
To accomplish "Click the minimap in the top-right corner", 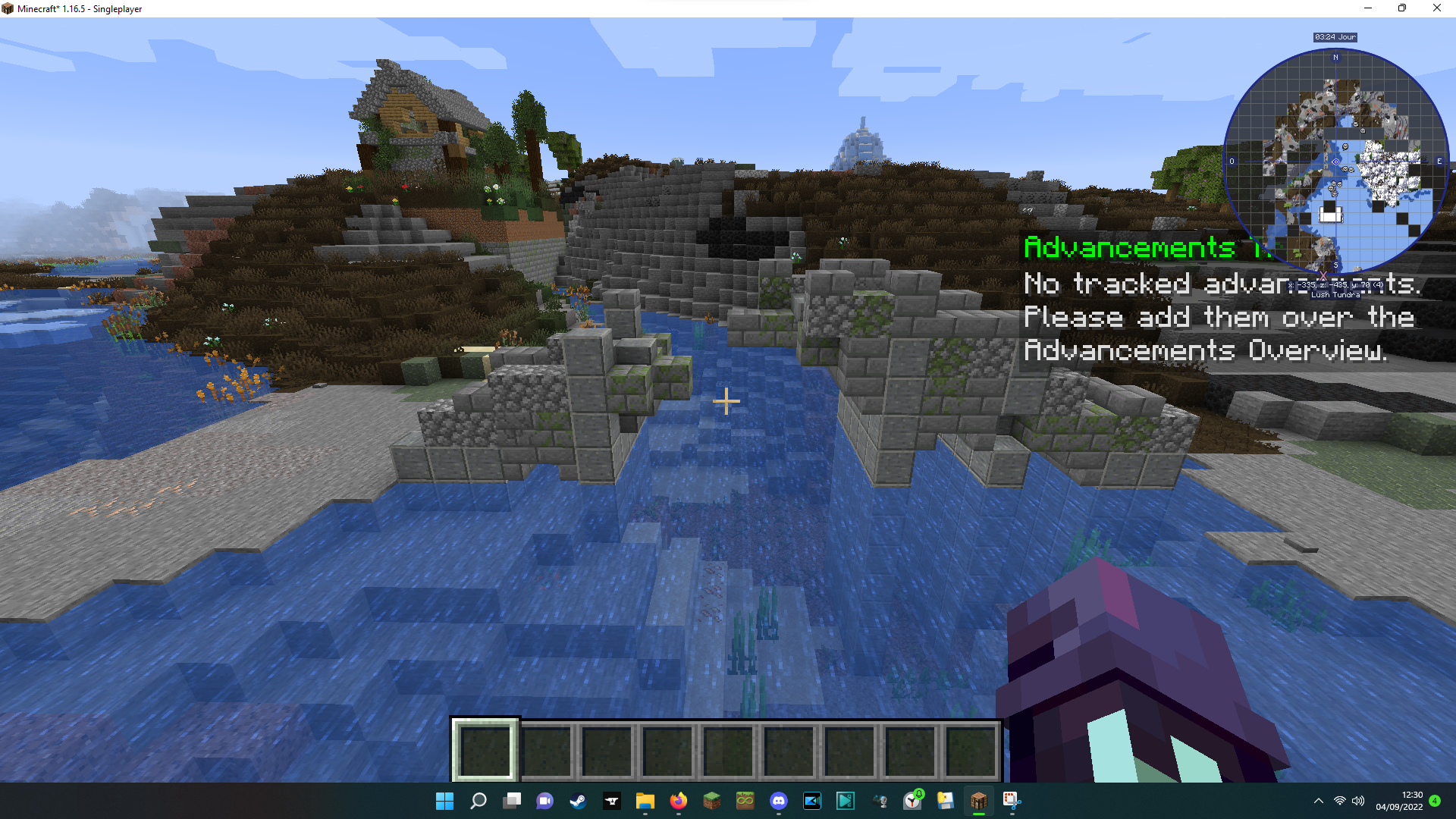I will coord(1335,161).
